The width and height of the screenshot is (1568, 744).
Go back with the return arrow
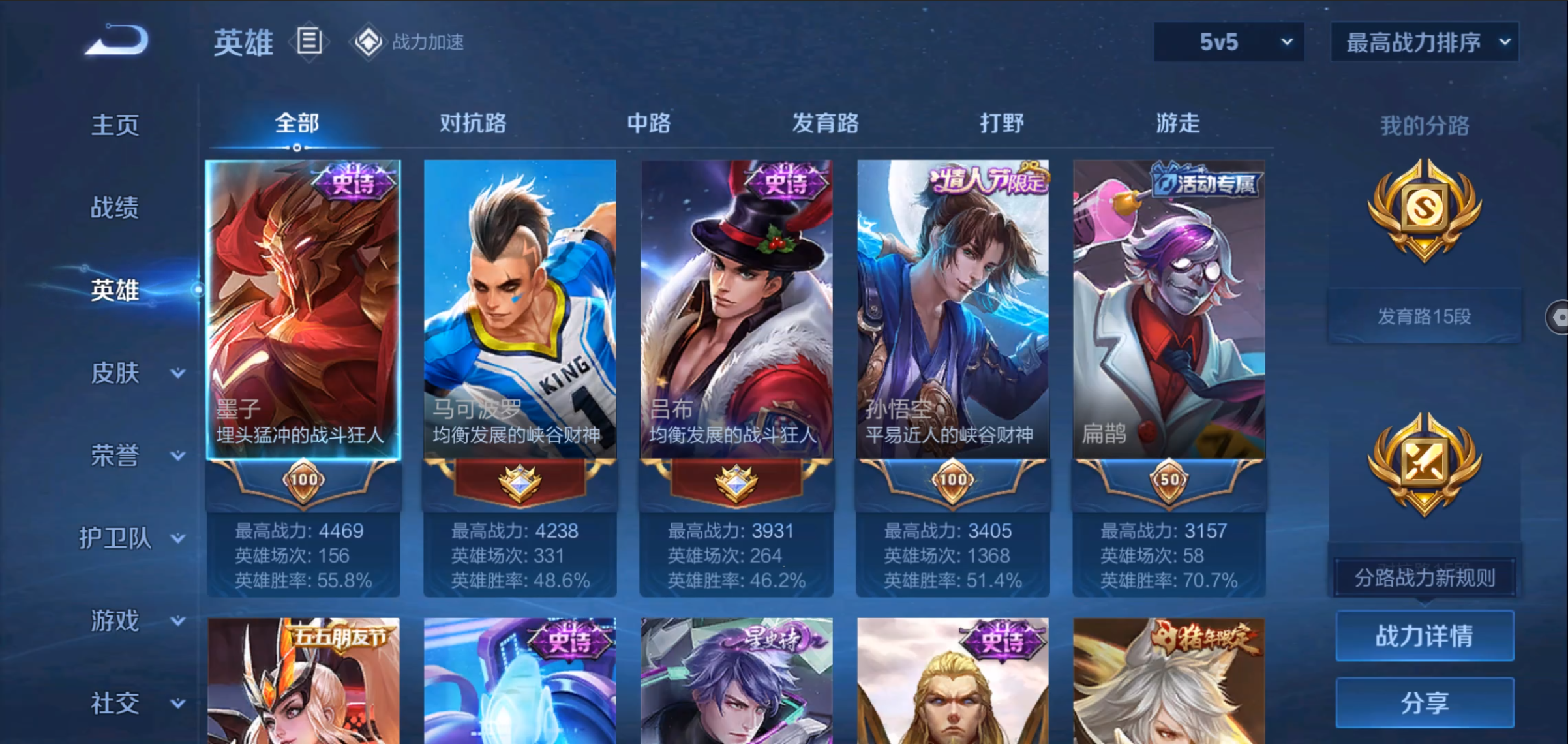tap(117, 40)
